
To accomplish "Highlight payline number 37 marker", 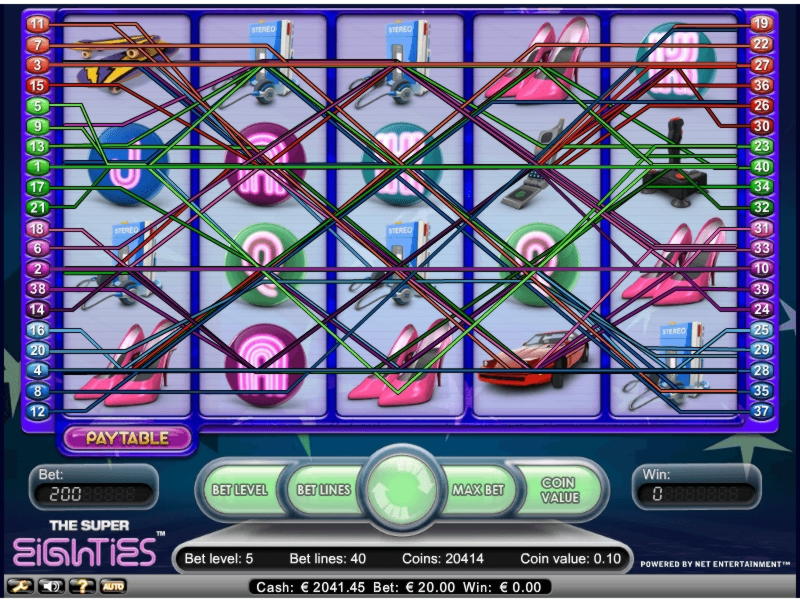I will tap(760, 411).
